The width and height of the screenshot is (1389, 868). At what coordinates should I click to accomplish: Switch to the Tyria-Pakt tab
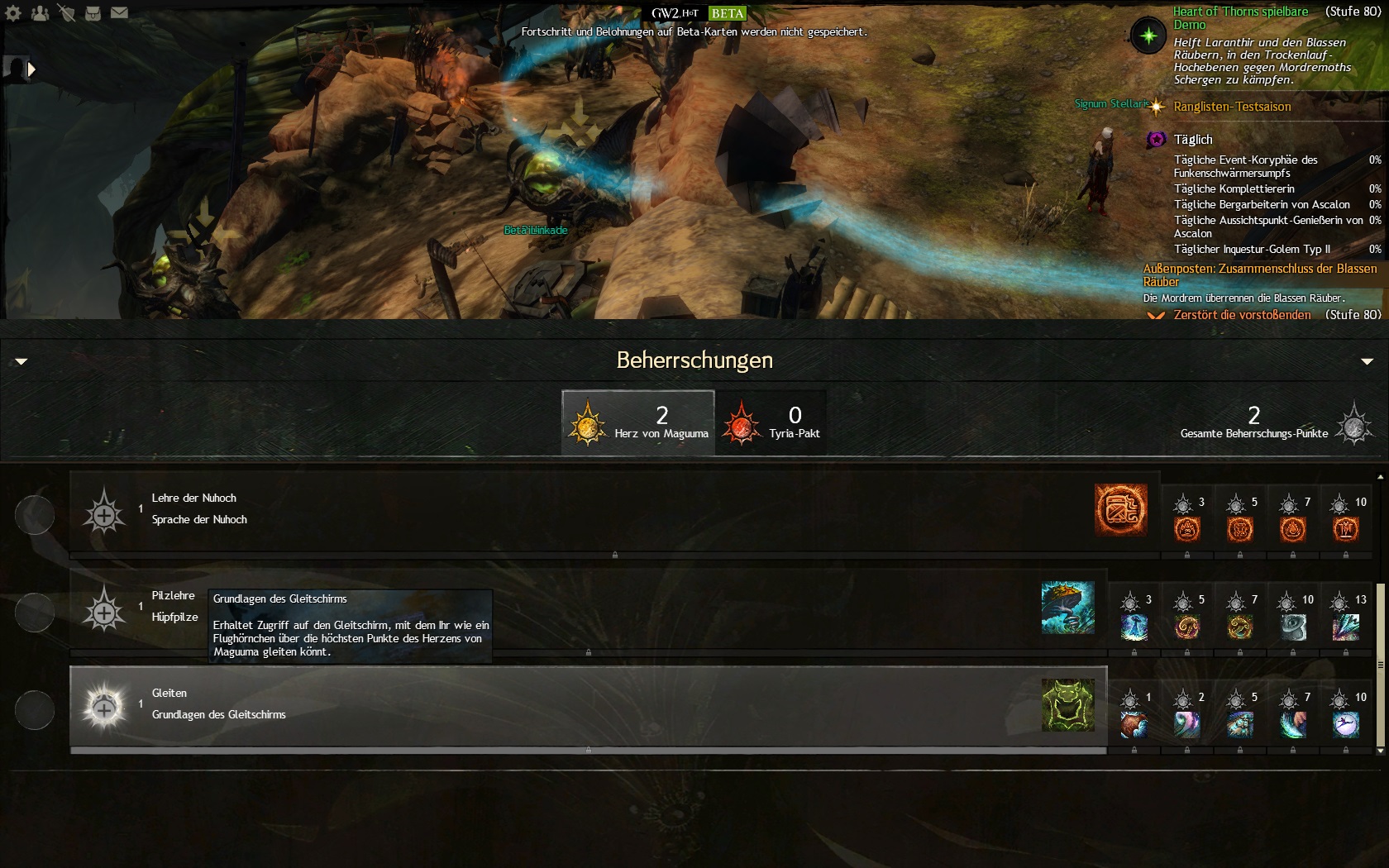click(x=771, y=422)
